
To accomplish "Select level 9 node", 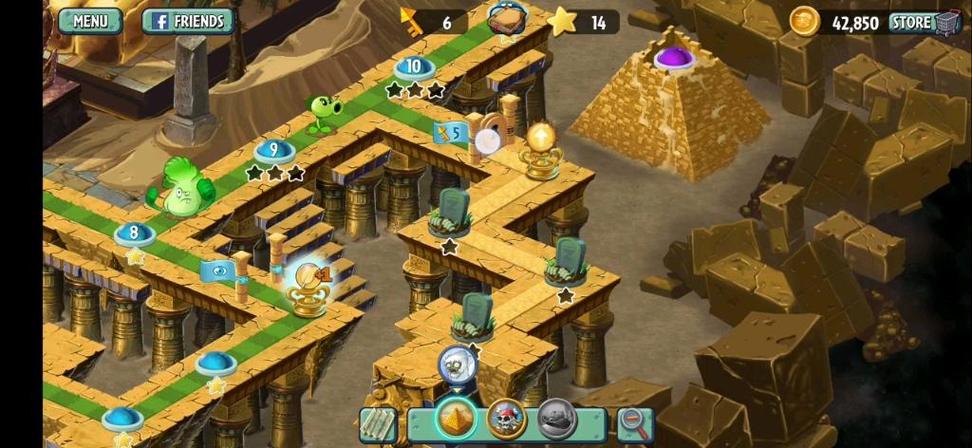I will click(273, 151).
